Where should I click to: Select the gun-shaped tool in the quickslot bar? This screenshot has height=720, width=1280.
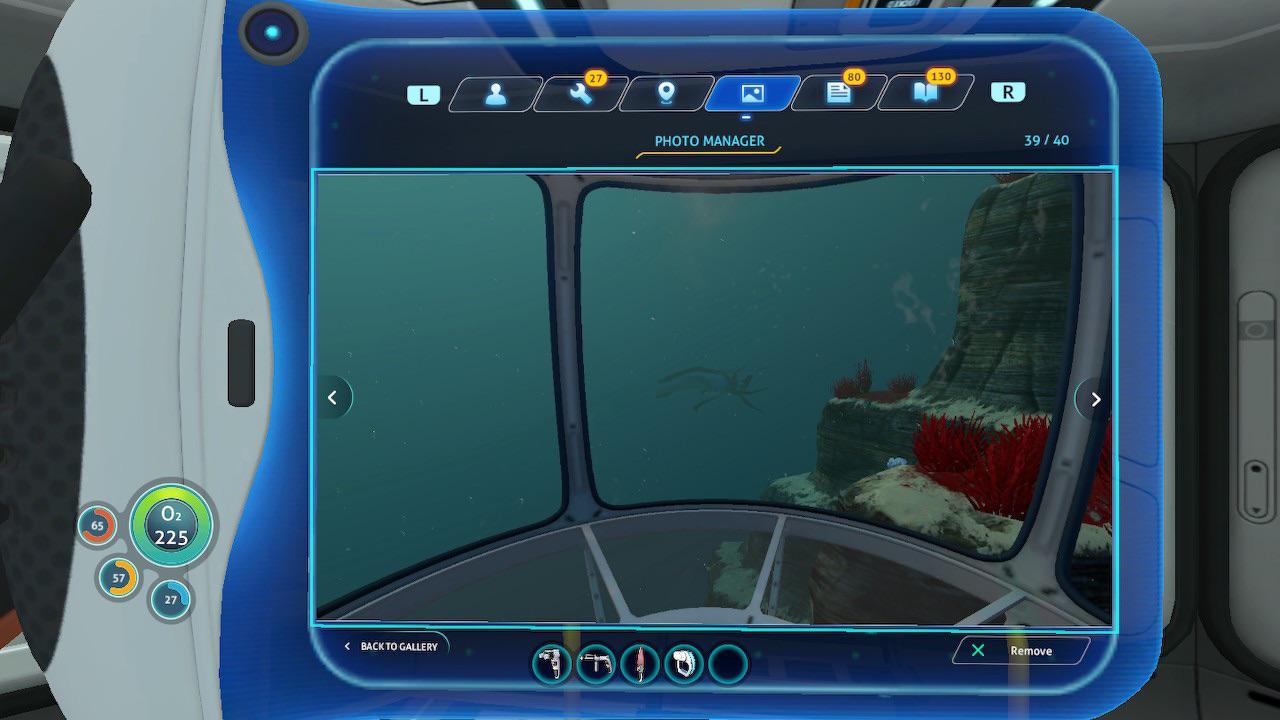595,663
